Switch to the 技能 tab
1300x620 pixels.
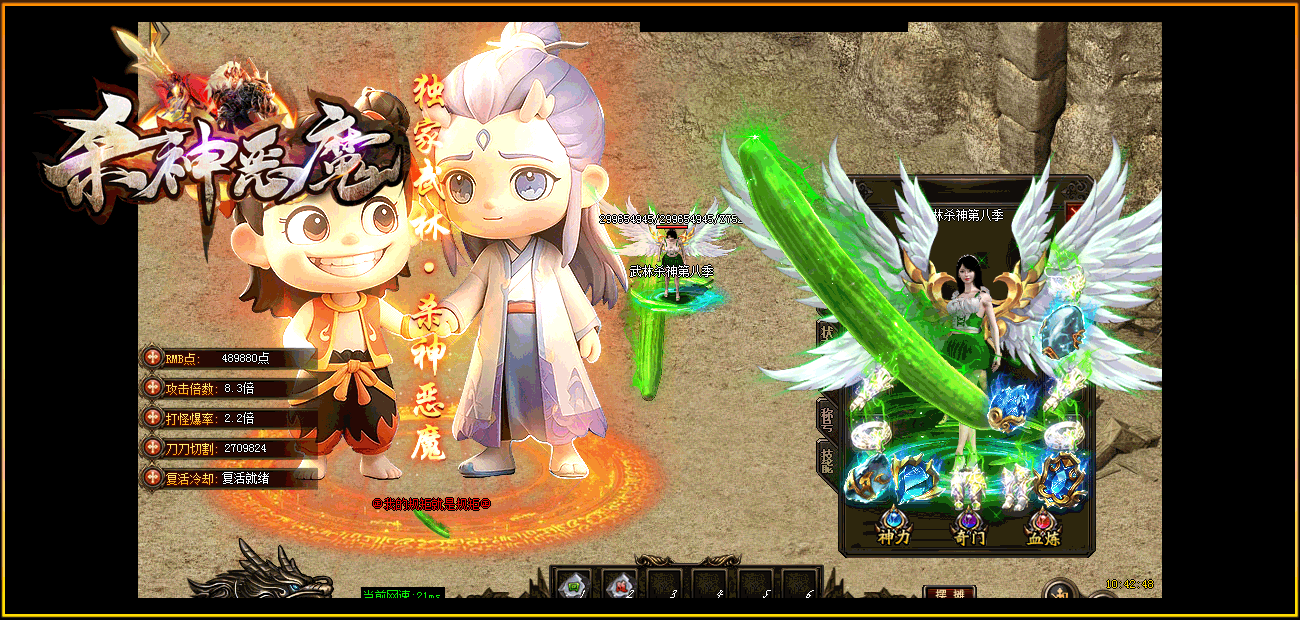(x=828, y=459)
